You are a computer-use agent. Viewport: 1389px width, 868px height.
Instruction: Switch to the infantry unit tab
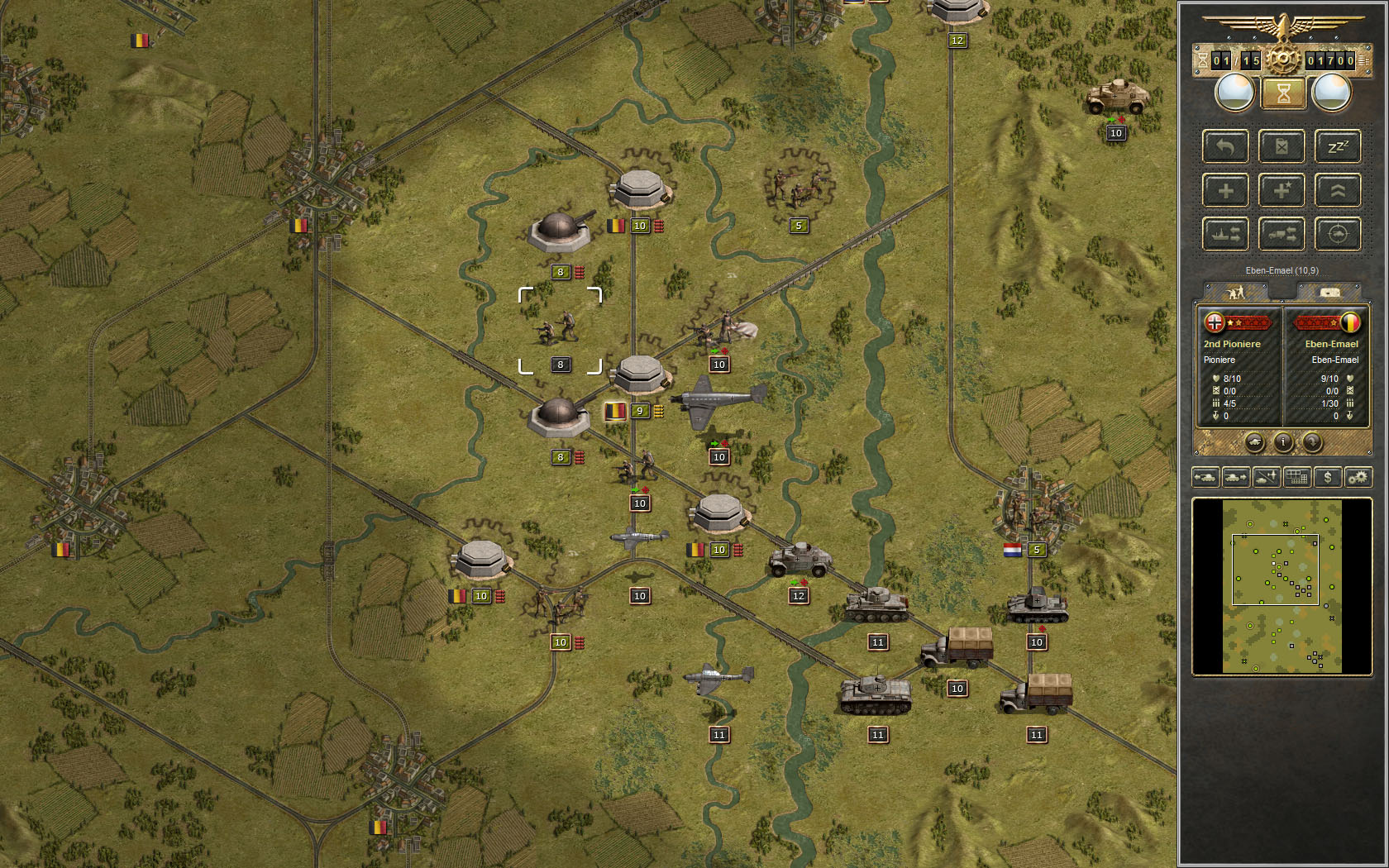pyautogui.click(x=1236, y=291)
